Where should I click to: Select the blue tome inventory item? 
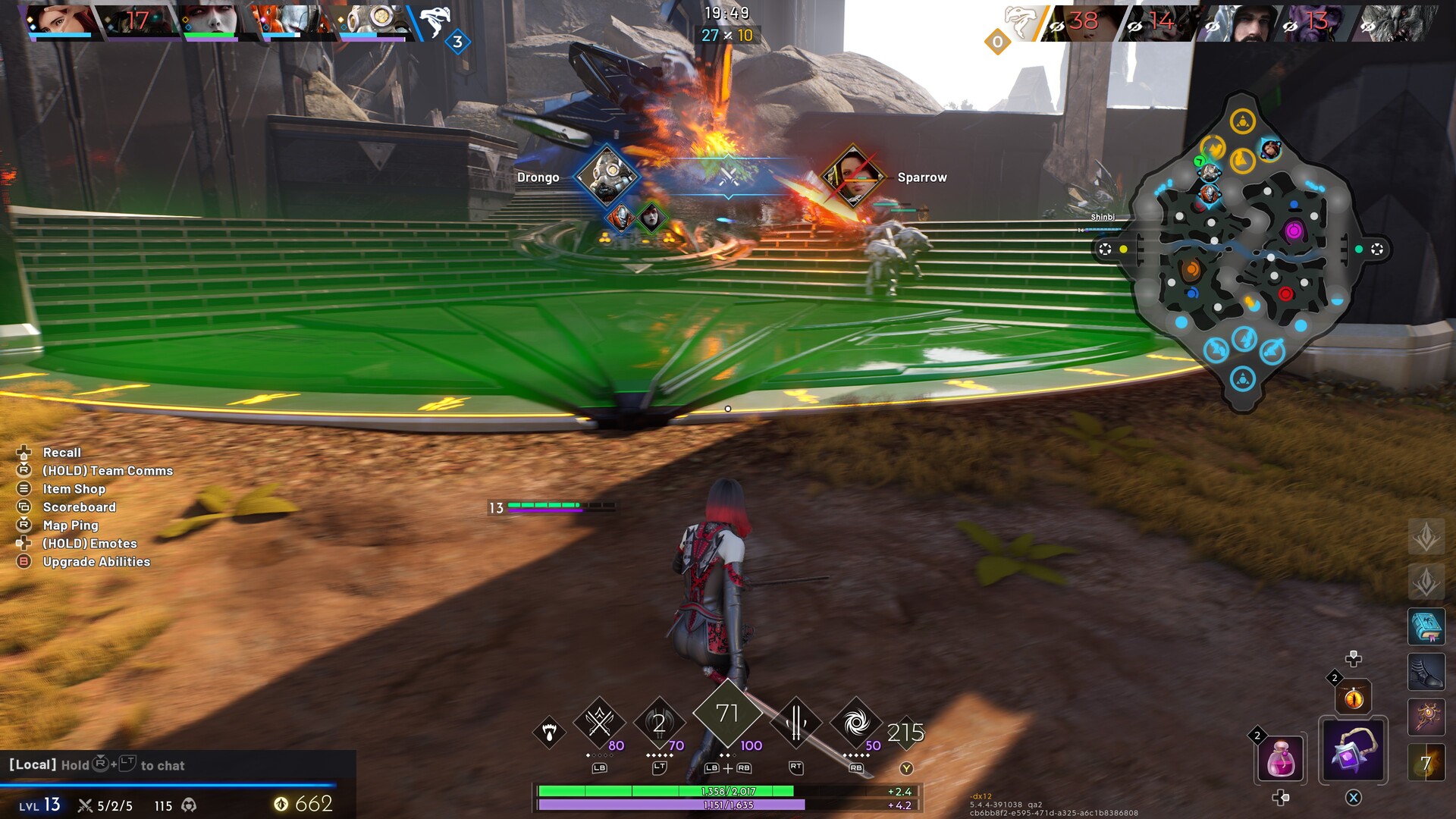tap(1426, 626)
